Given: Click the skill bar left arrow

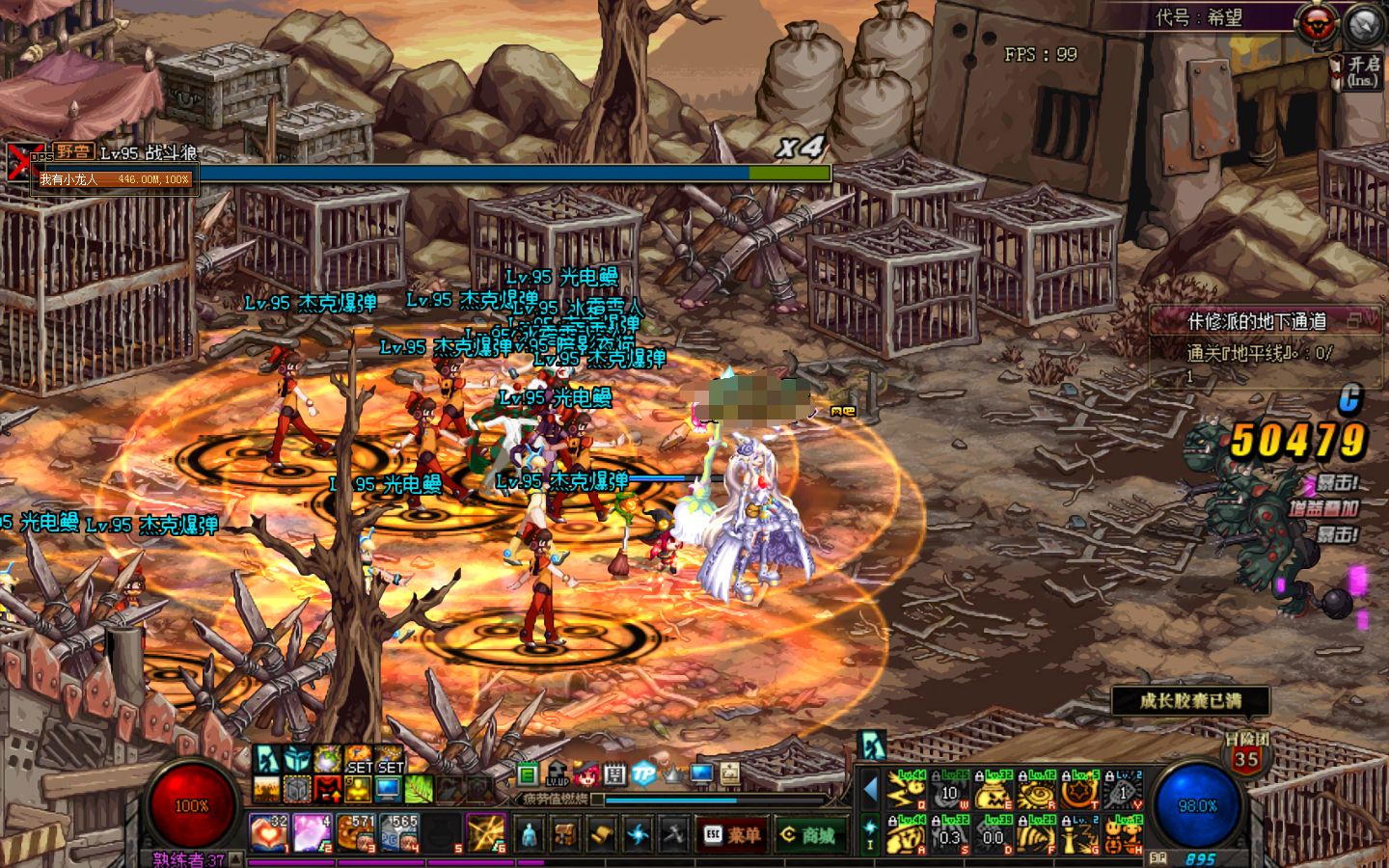Looking at the screenshot, I should tap(870, 790).
